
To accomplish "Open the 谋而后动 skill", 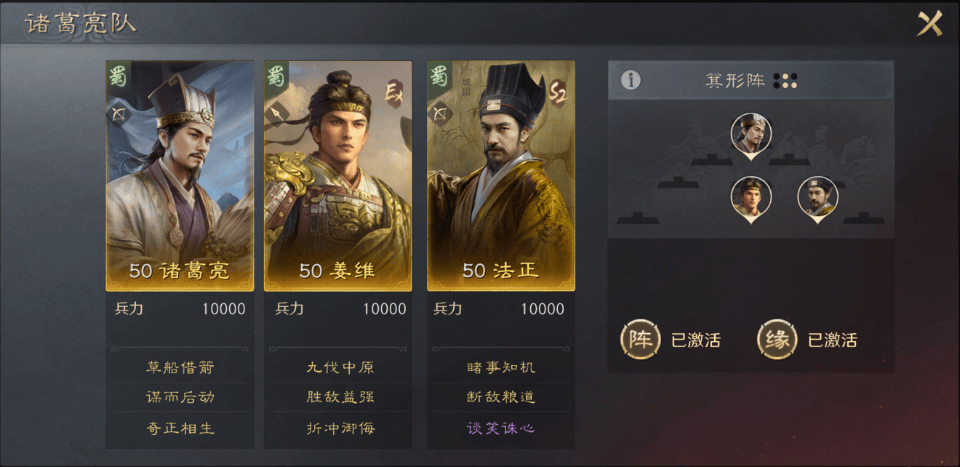I will point(180,397).
